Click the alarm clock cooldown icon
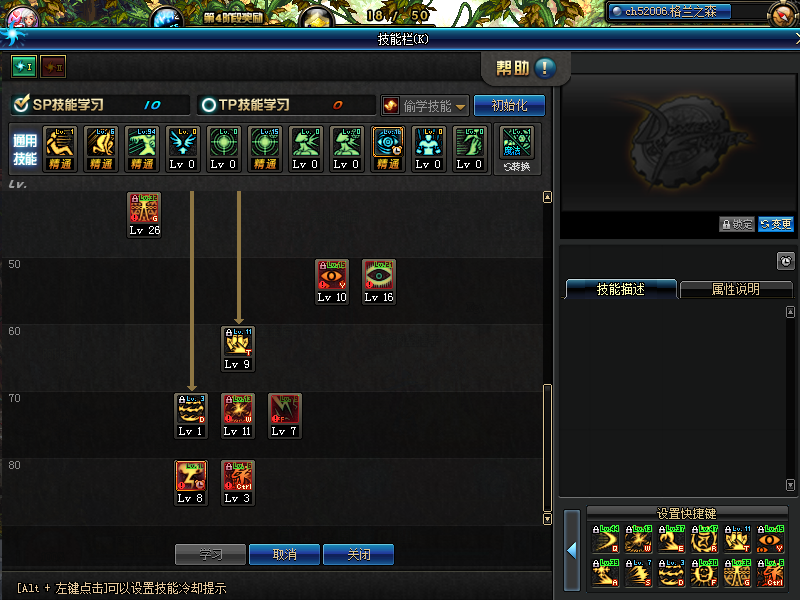The width and height of the screenshot is (800, 600). click(x=786, y=261)
